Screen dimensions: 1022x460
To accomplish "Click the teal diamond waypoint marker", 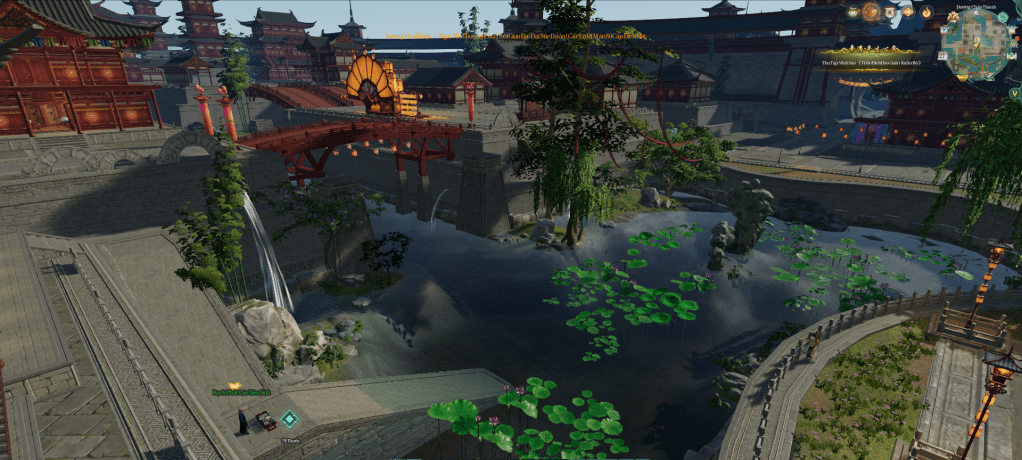I will (289, 419).
